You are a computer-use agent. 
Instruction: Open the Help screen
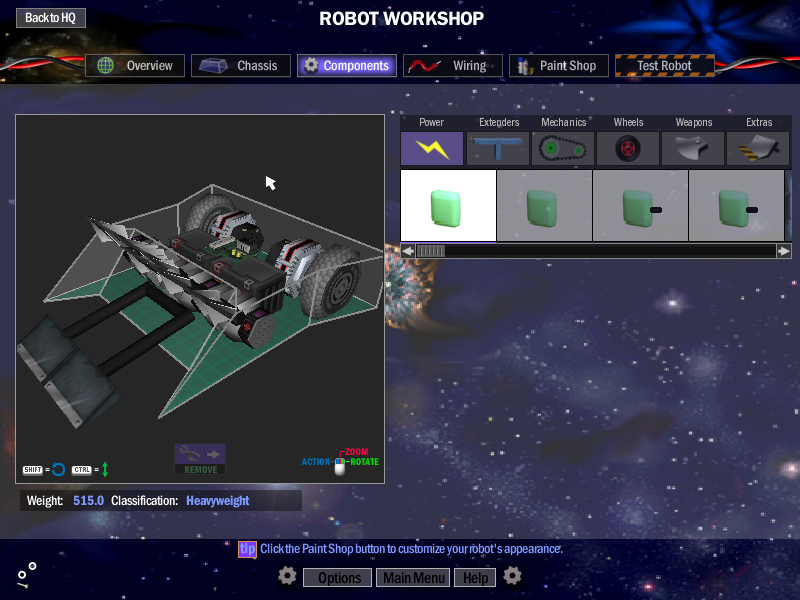pyautogui.click(x=475, y=578)
